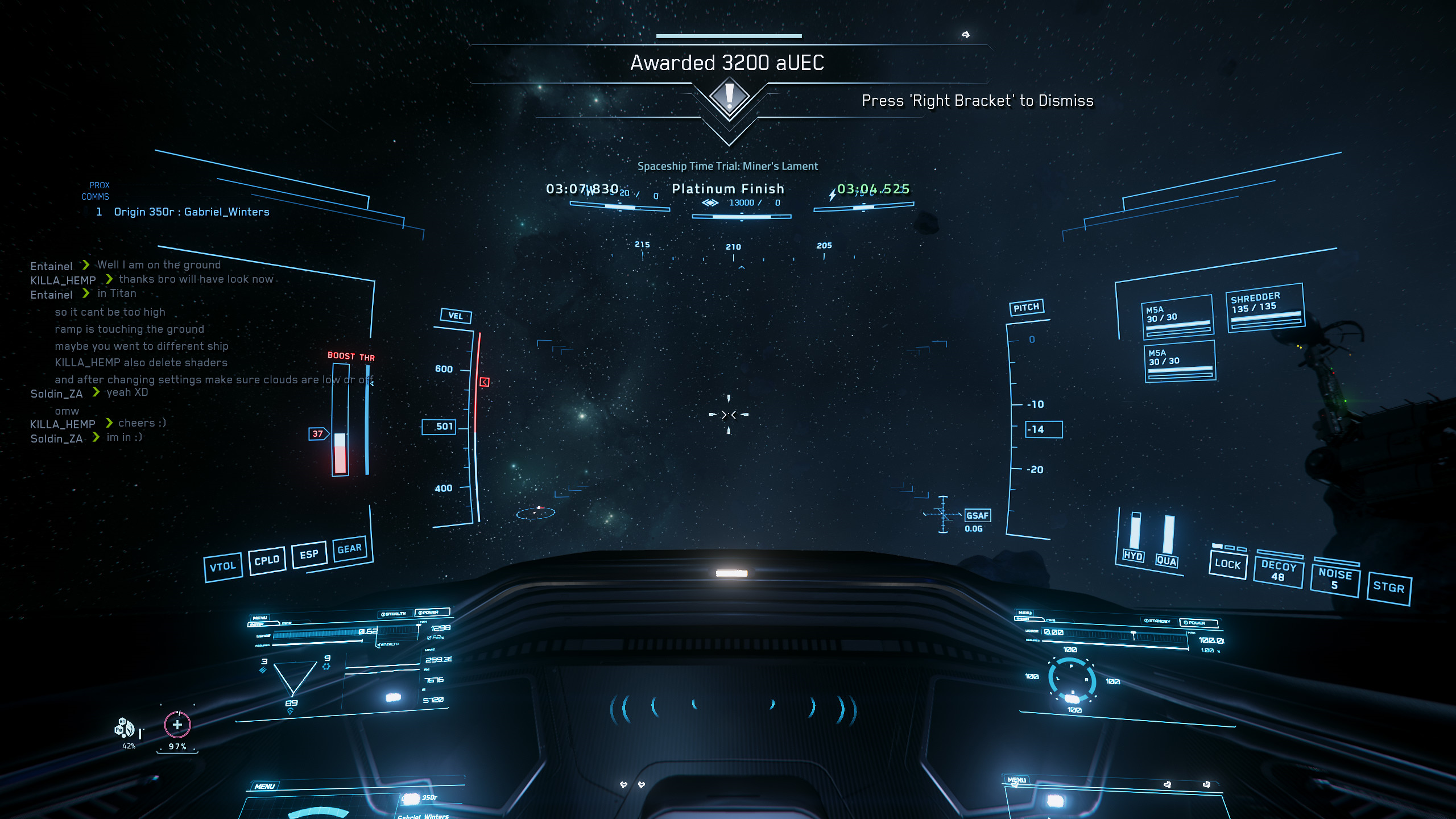Toggle the STGR stagger fire box

pos(1388,588)
